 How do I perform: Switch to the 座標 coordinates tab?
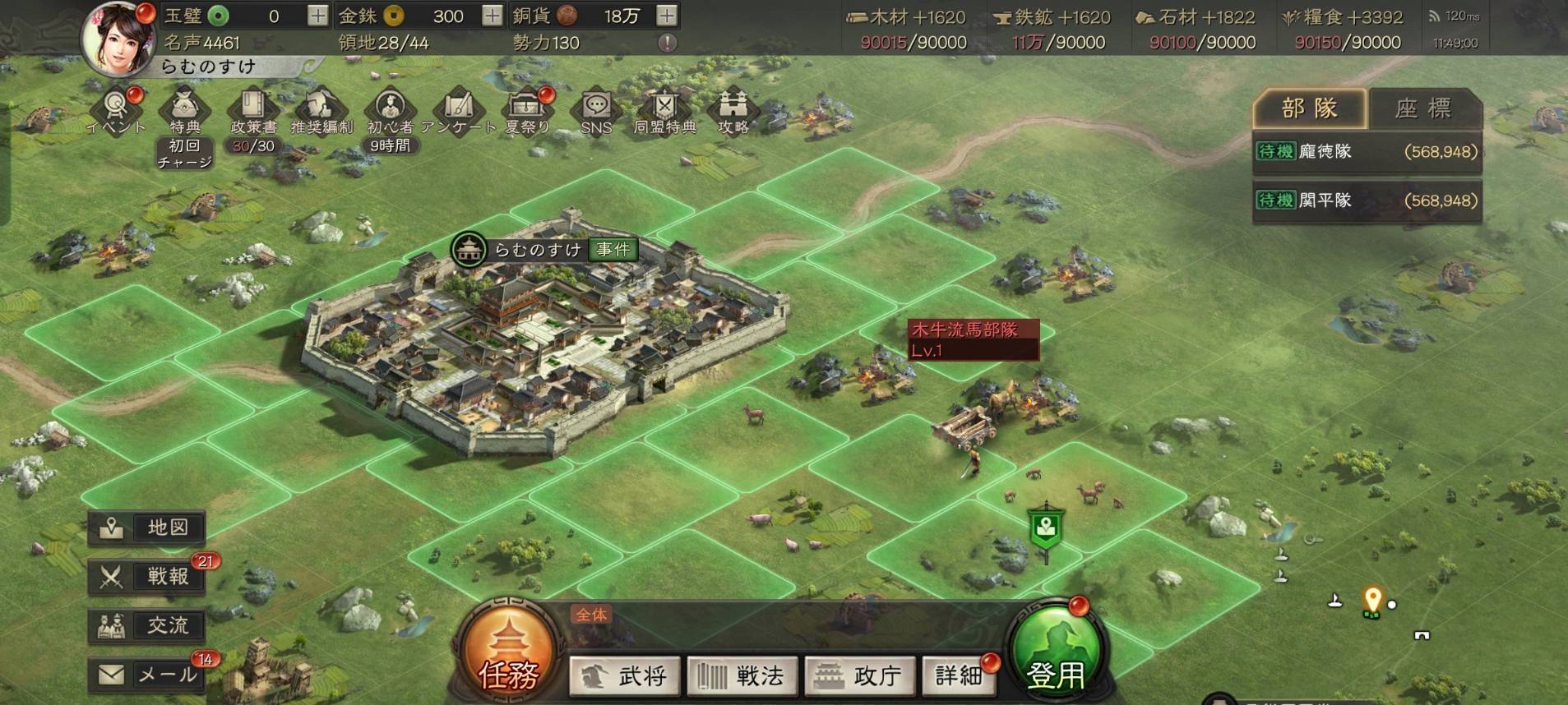[1423, 108]
